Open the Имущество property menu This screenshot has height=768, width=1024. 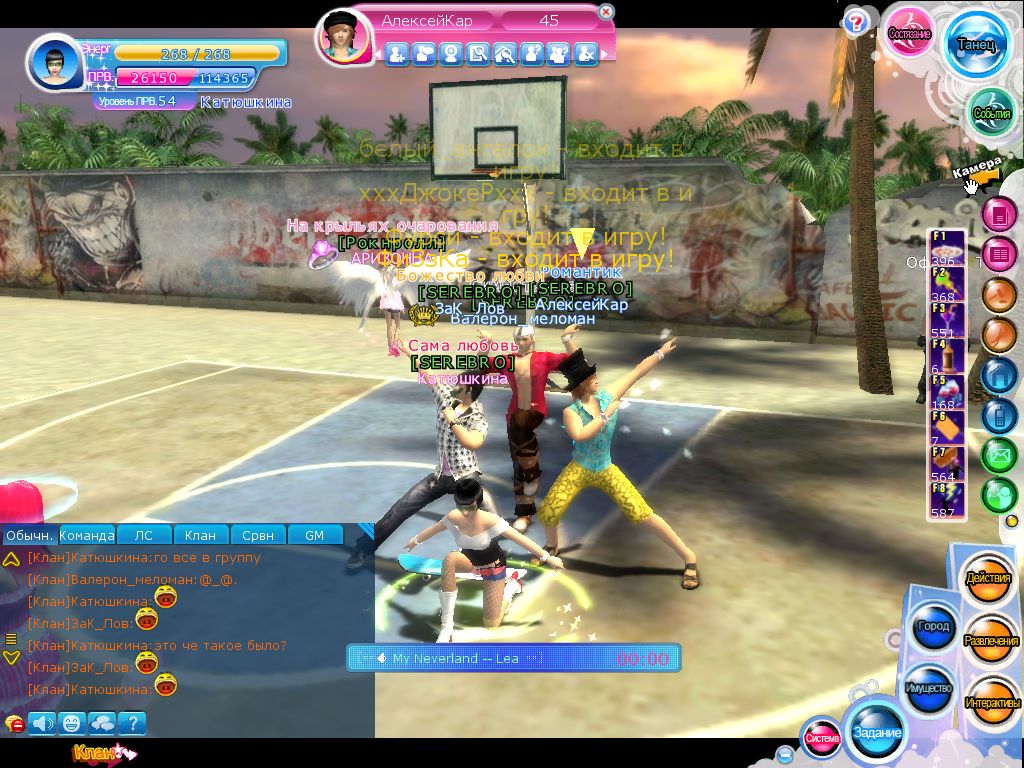click(x=929, y=689)
